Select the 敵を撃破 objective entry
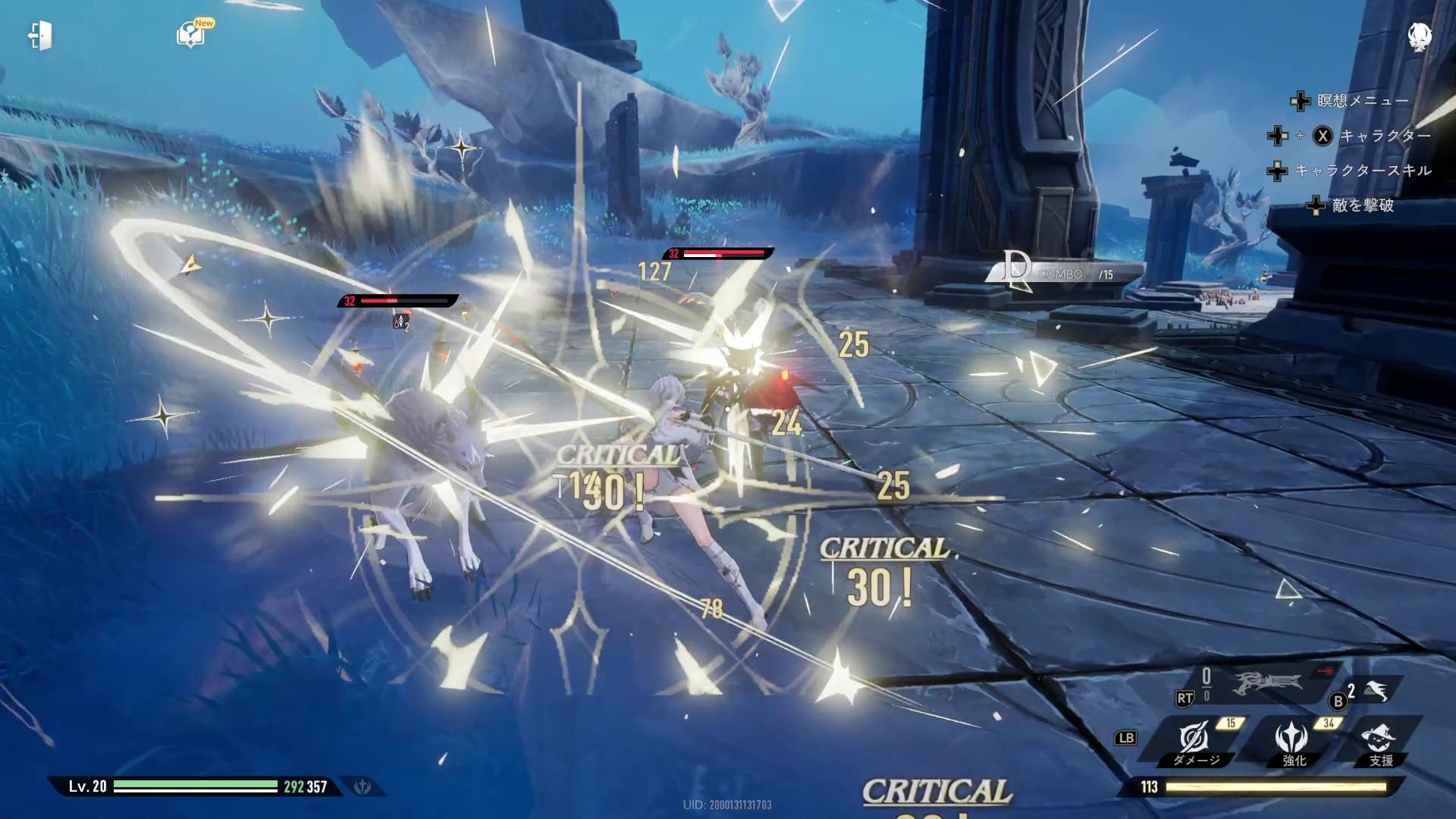This screenshot has width=1456, height=819. point(1362,206)
